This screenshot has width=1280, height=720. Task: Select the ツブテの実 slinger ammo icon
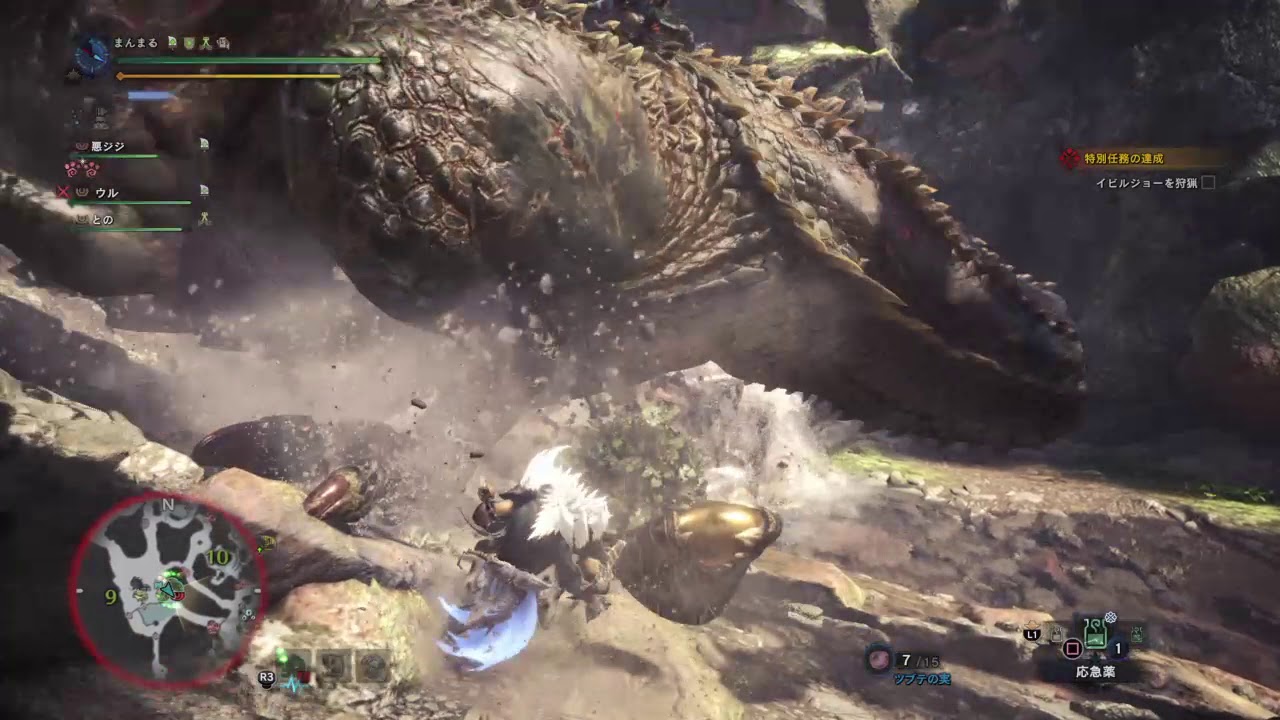[x=879, y=659]
